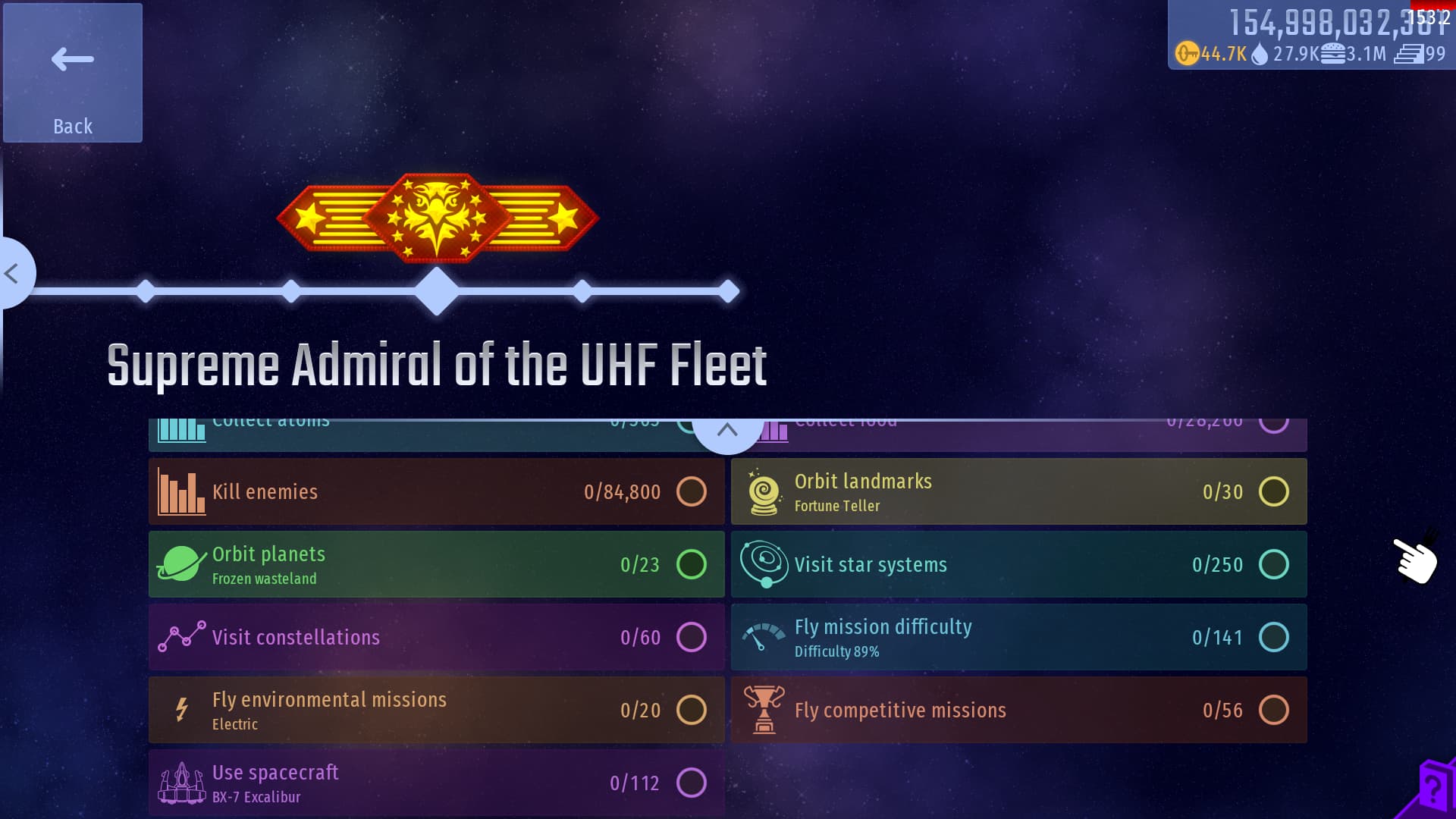Open the Orbit landmarks Fortune Teller objective
Image resolution: width=1456 pixels, height=819 pixels.
tap(1018, 491)
